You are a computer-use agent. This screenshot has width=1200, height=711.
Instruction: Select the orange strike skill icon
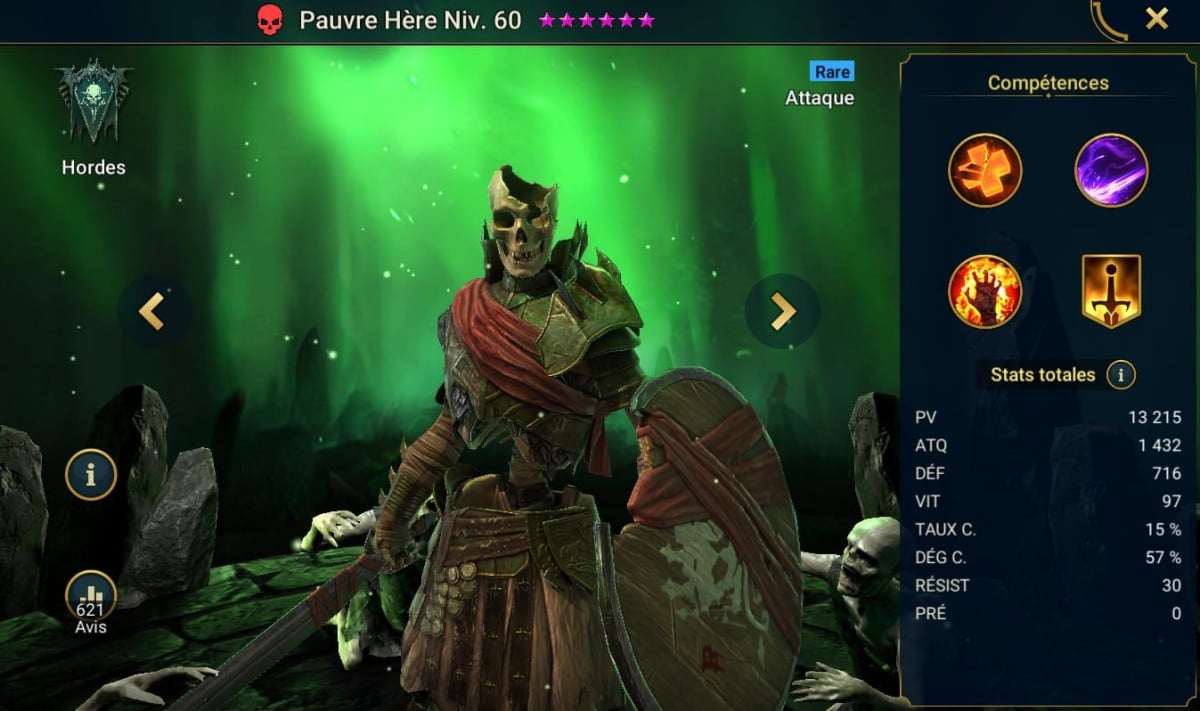[x=985, y=170]
